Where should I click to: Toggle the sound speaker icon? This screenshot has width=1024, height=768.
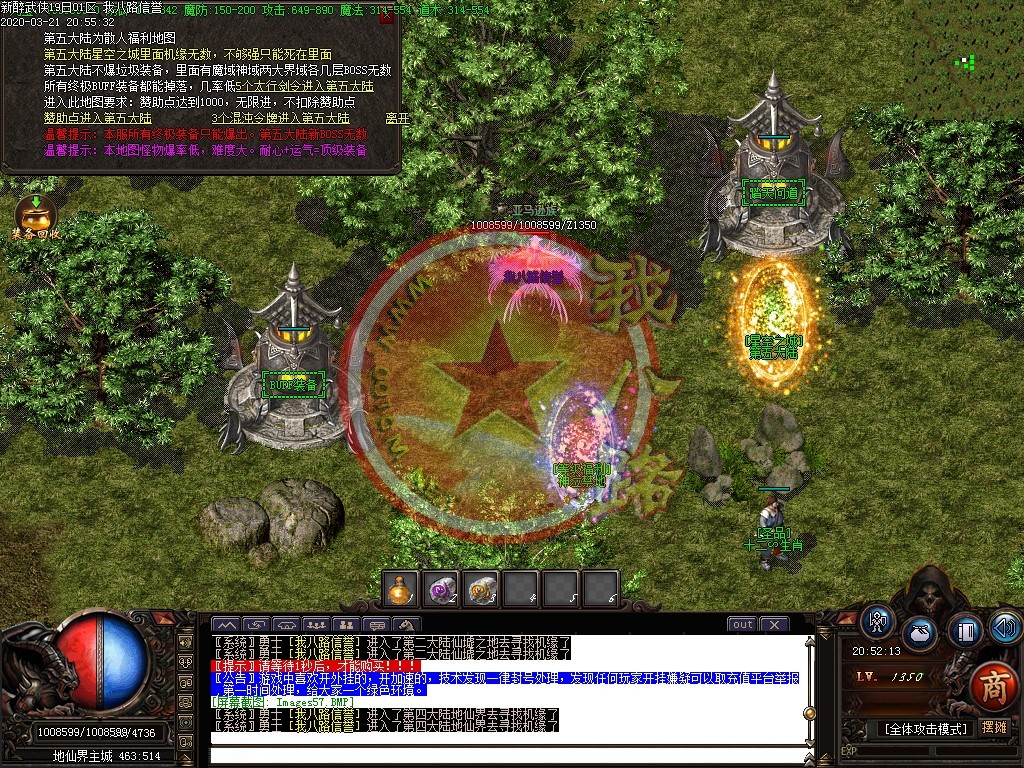[x=1005, y=629]
